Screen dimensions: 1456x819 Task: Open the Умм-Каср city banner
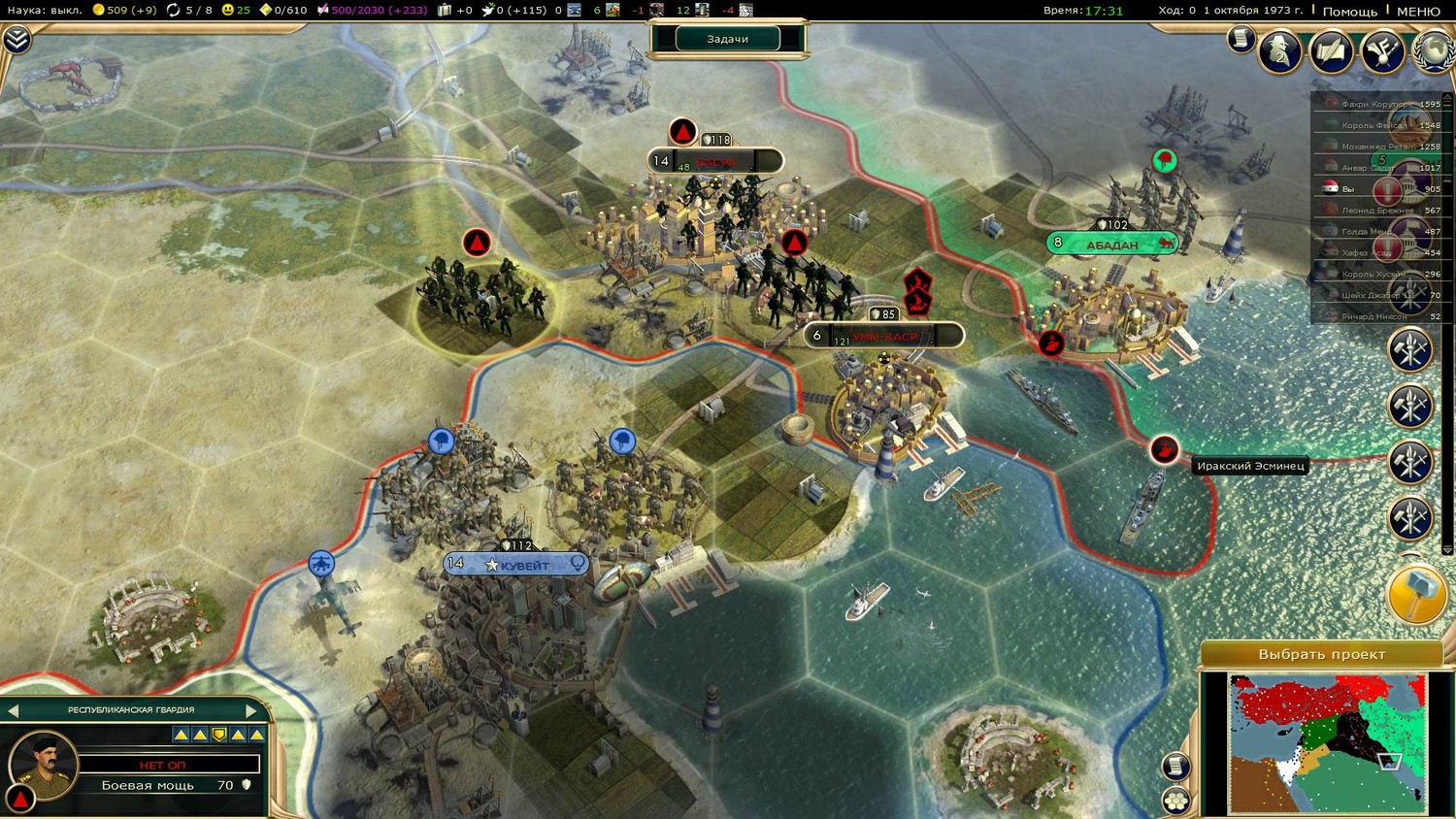pyautogui.click(x=883, y=336)
